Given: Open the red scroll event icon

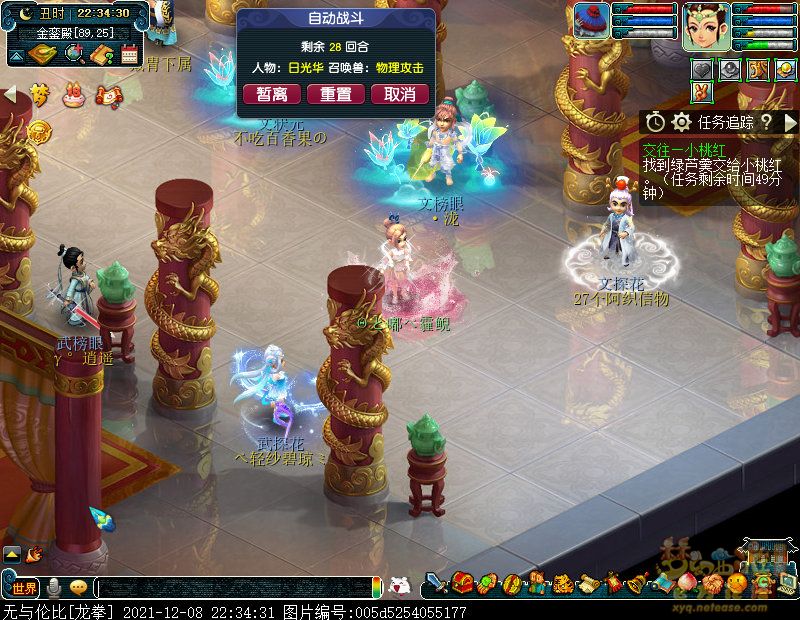Looking at the screenshot, I should [106, 96].
